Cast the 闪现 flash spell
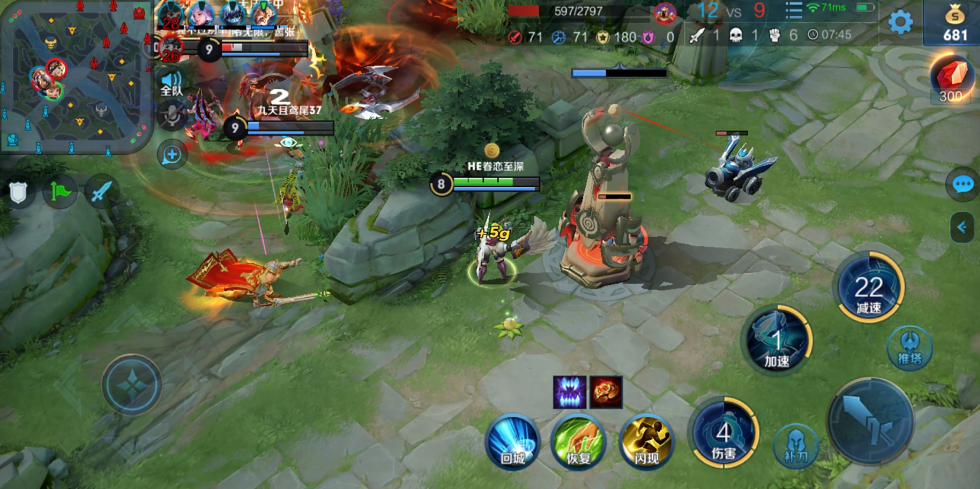The height and width of the screenshot is (489, 980). [x=645, y=441]
